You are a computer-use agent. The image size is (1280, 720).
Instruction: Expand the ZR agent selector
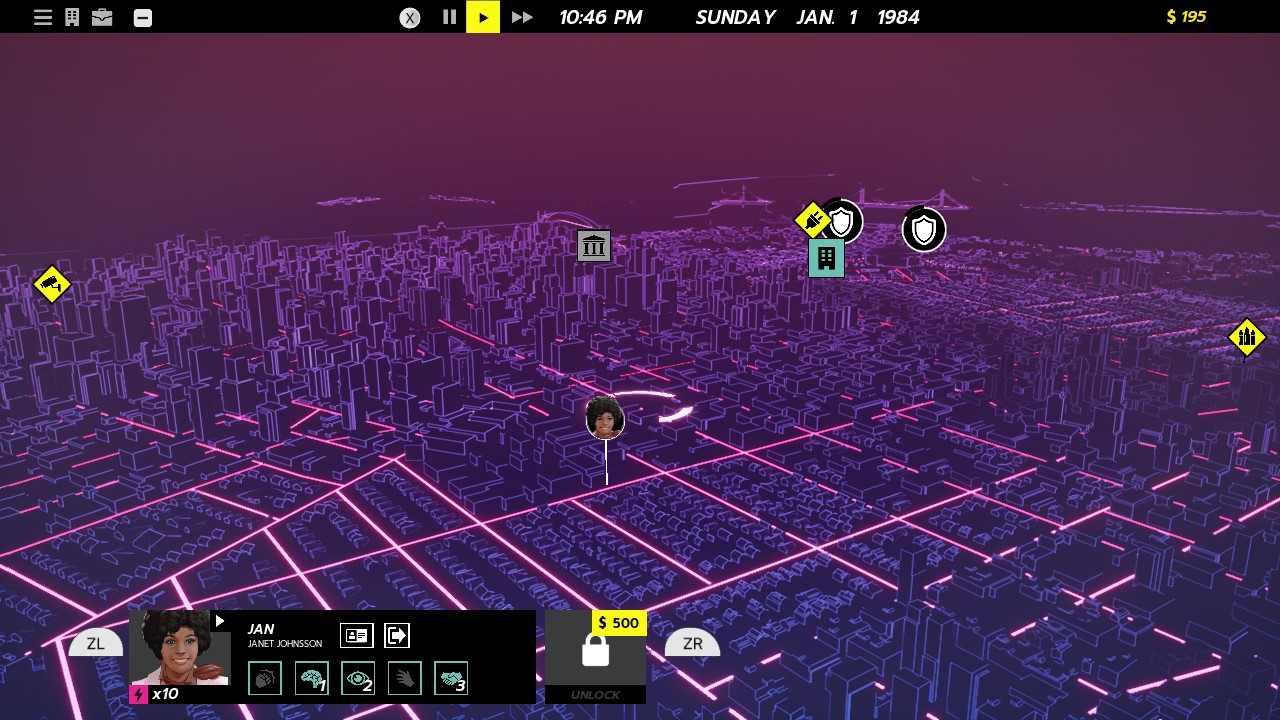(x=692, y=643)
